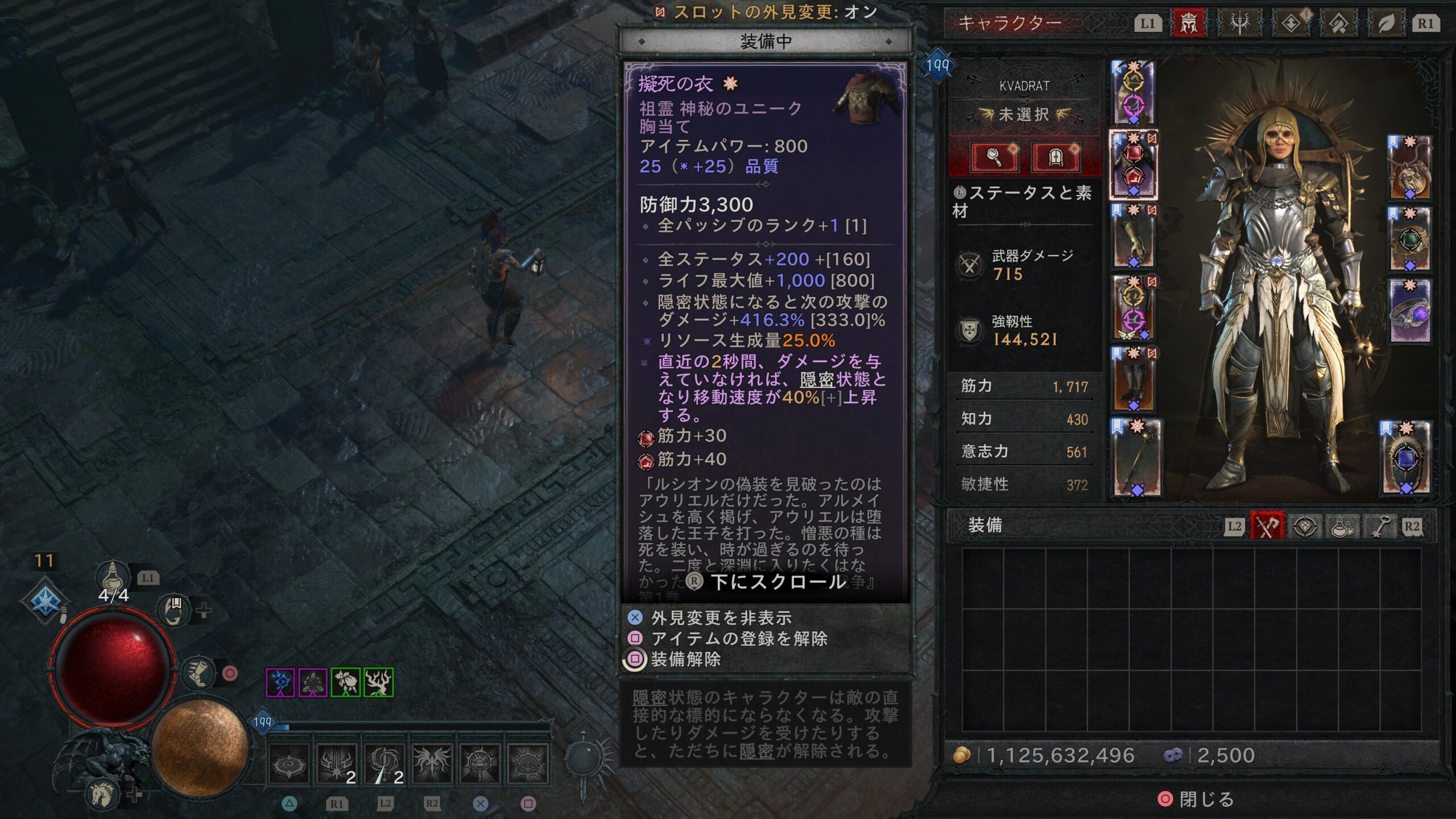Switch to the sword skills tab
This screenshot has width=1456, height=819.
[1239, 23]
